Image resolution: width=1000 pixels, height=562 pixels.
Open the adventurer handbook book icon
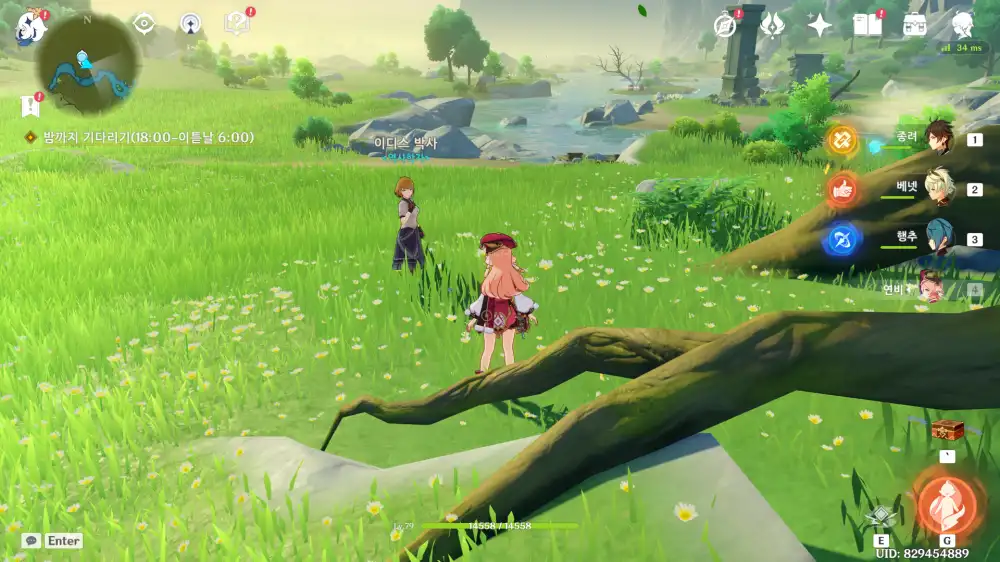pyautogui.click(x=867, y=25)
